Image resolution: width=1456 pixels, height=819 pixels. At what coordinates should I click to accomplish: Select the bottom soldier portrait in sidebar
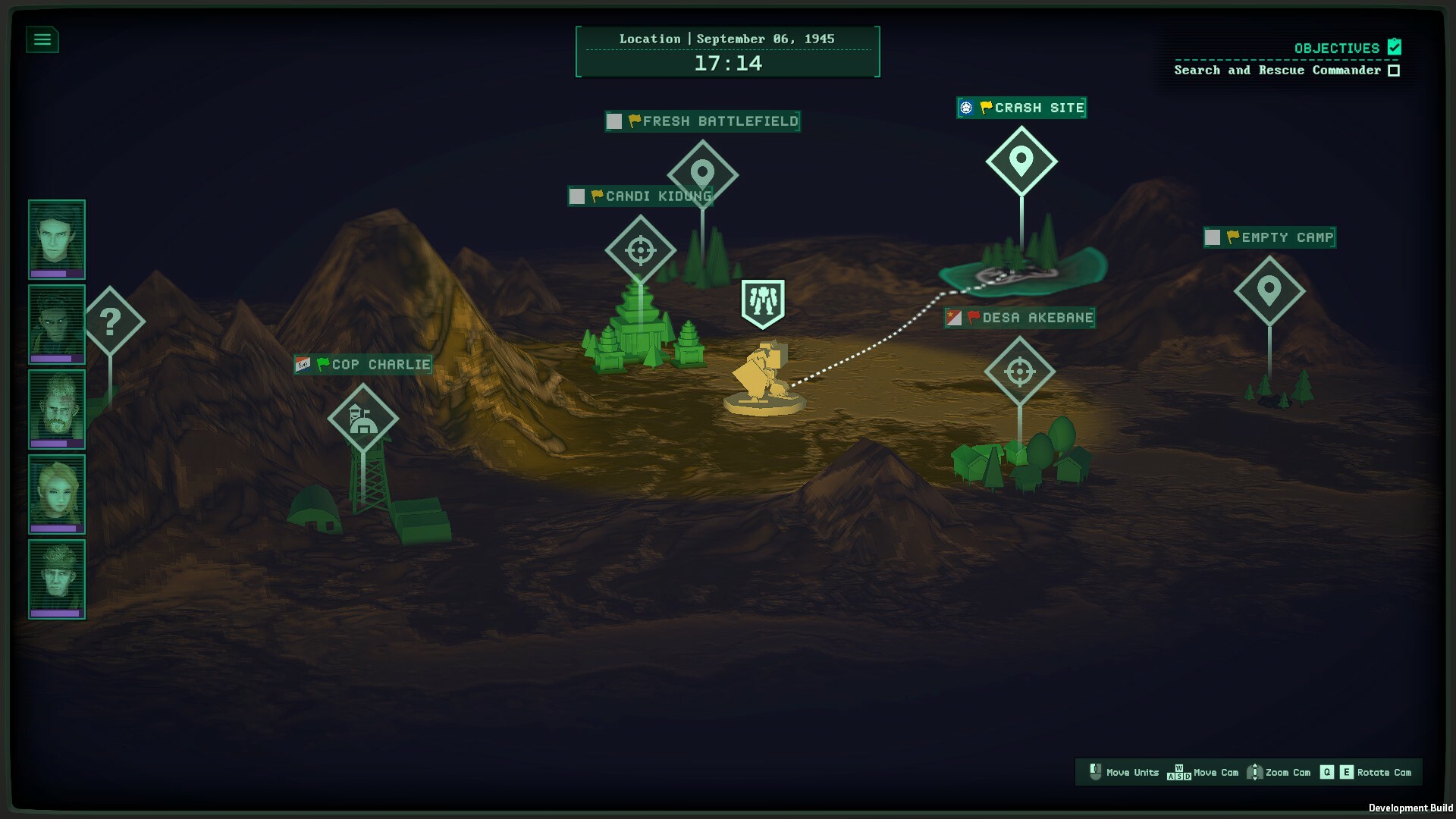pos(56,579)
